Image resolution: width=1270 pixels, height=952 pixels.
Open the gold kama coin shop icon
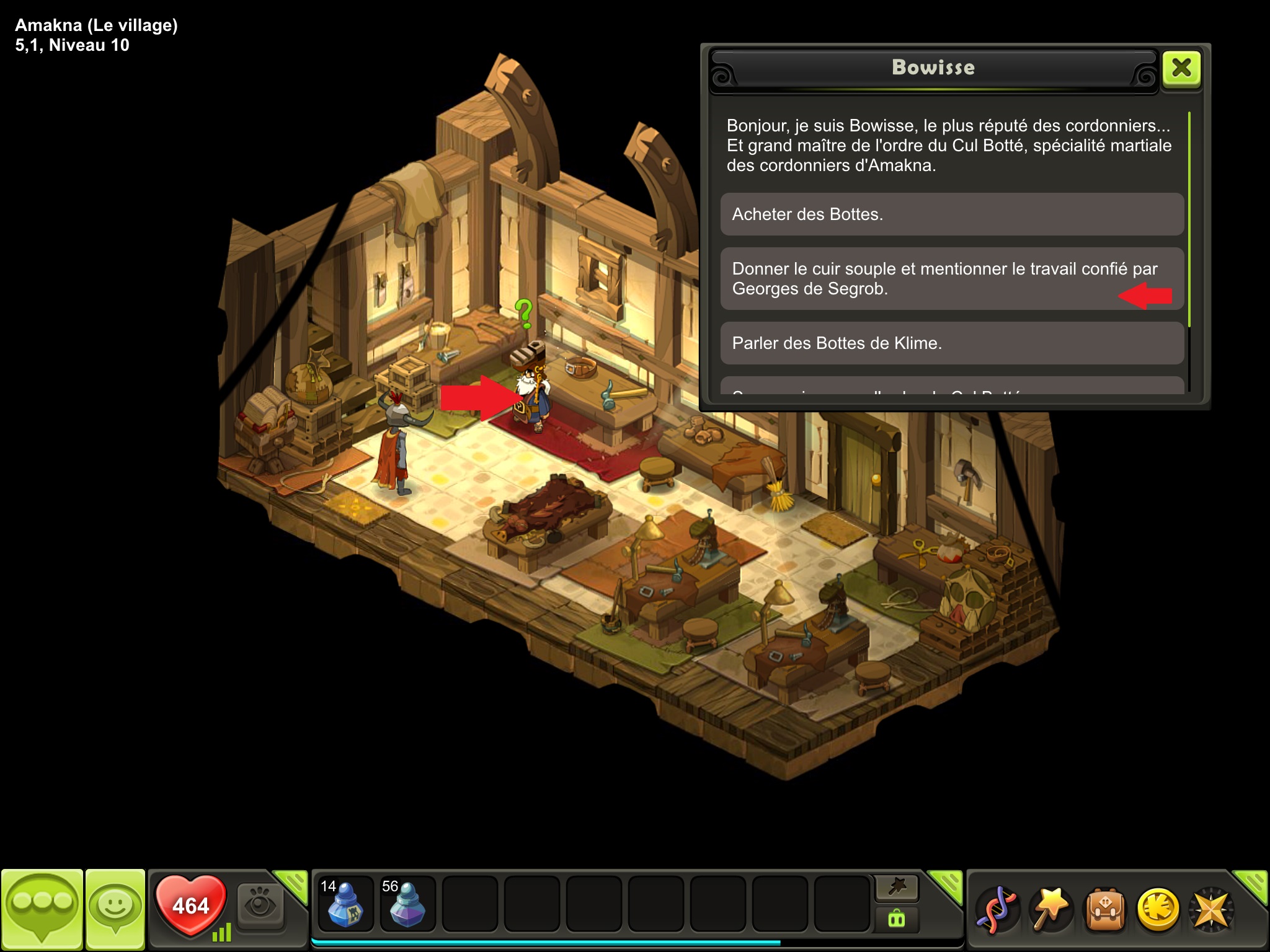coord(1157,910)
